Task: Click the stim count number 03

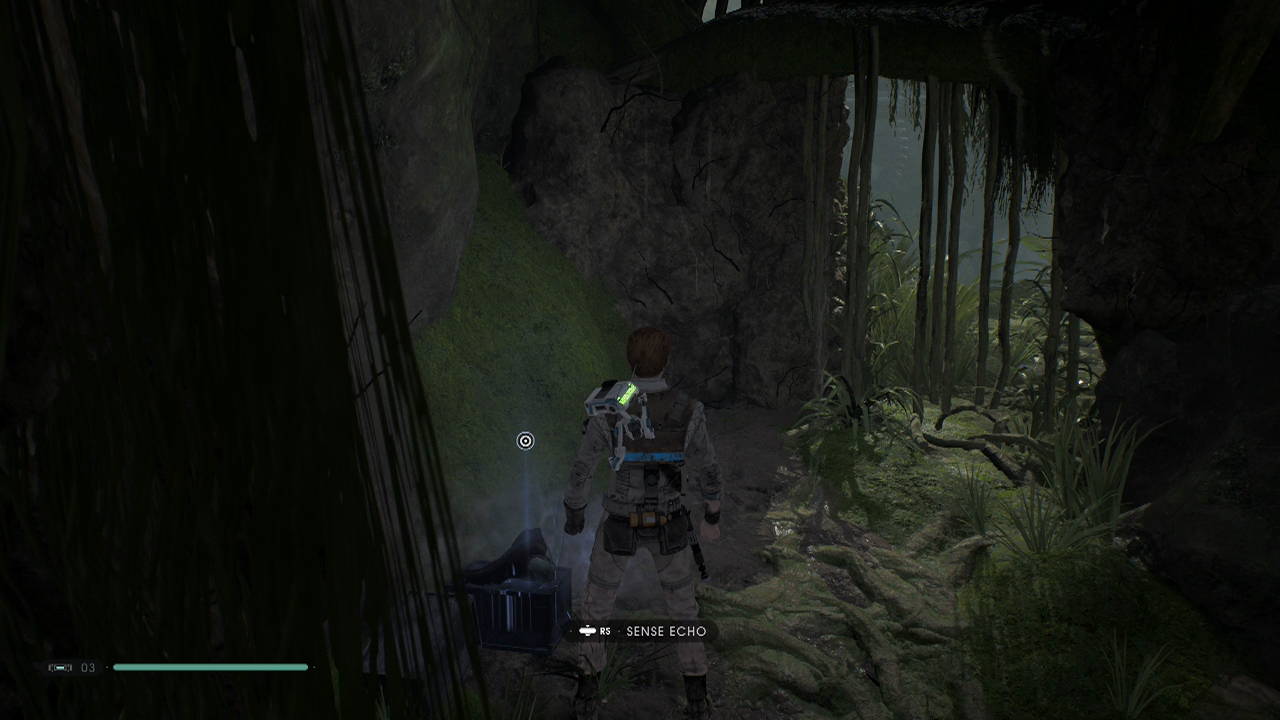Action: coord(87,667)
